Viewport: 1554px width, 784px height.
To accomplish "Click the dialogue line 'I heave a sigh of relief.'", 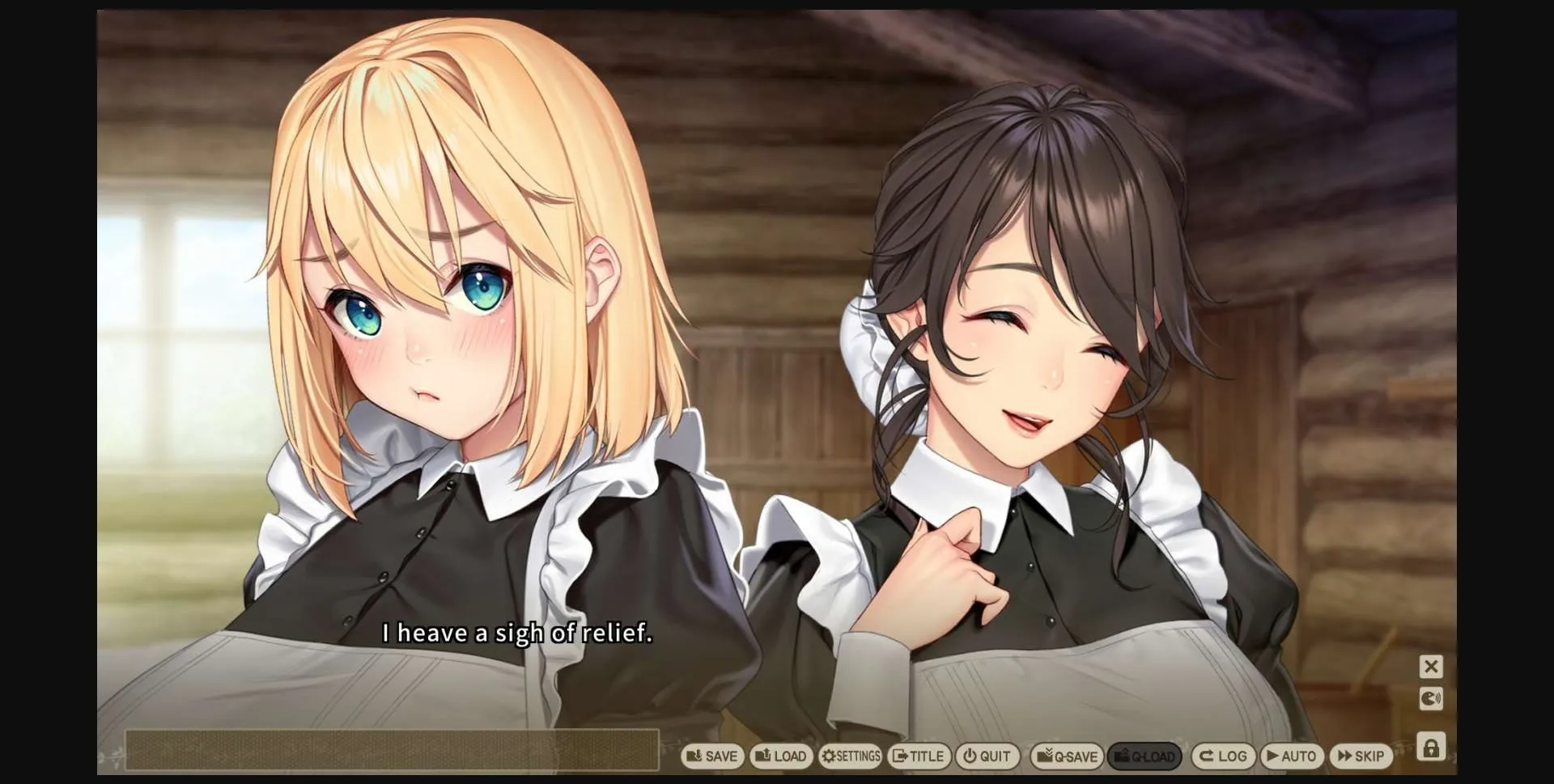I will pos(516,635).
